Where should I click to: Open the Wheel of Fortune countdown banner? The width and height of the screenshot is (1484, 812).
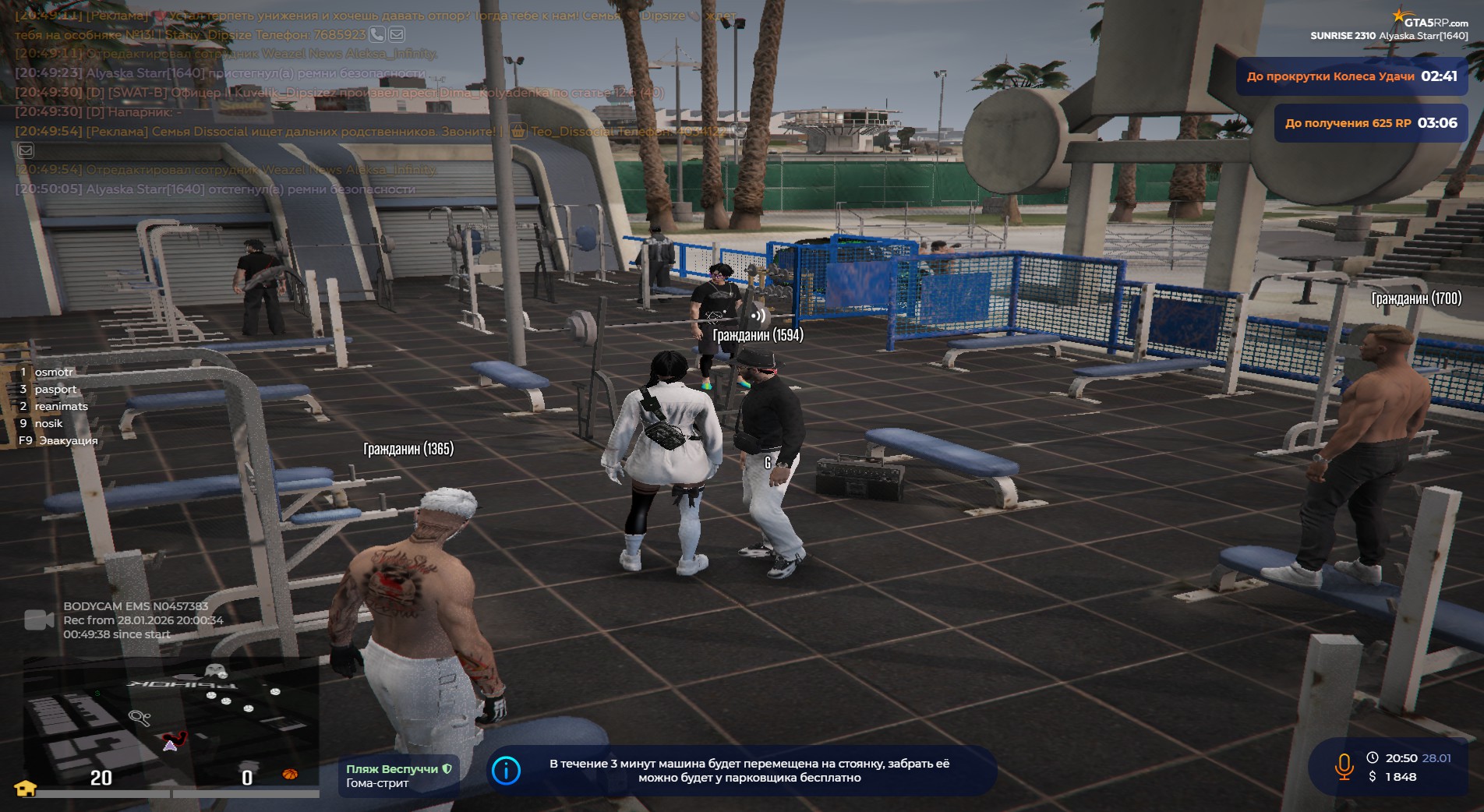[1351, 76]
